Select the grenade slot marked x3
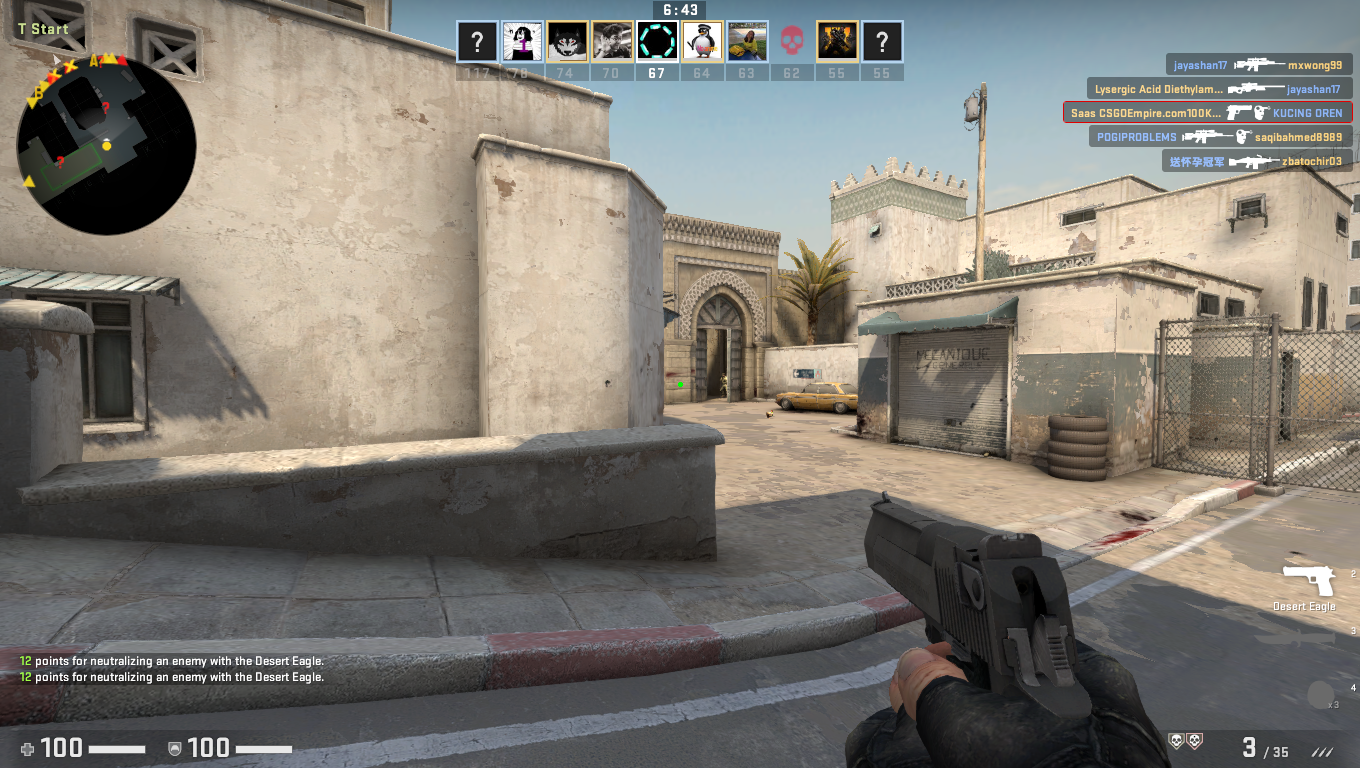The width and height of the screenshot is (1360, 768). pyautogui.click(x=1321, y=695)
